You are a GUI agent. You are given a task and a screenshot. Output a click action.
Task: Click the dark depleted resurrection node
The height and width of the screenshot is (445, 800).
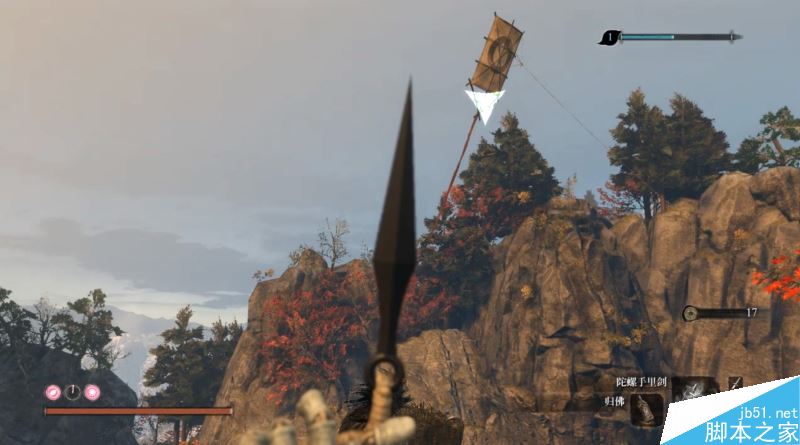coord(72,392)
